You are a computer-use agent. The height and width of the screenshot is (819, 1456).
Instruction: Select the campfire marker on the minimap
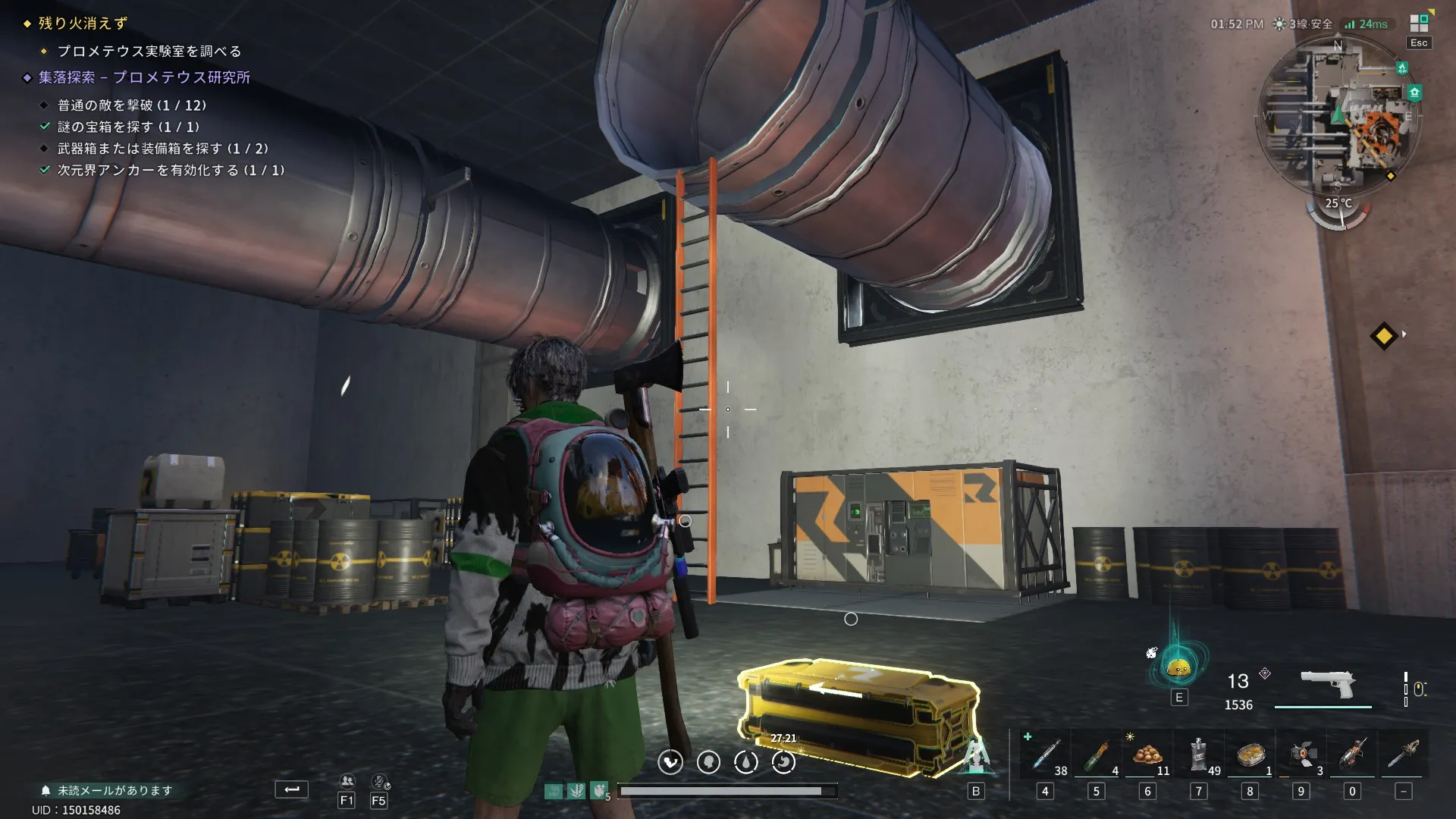pyautogui.click(x=1402, y=68)
